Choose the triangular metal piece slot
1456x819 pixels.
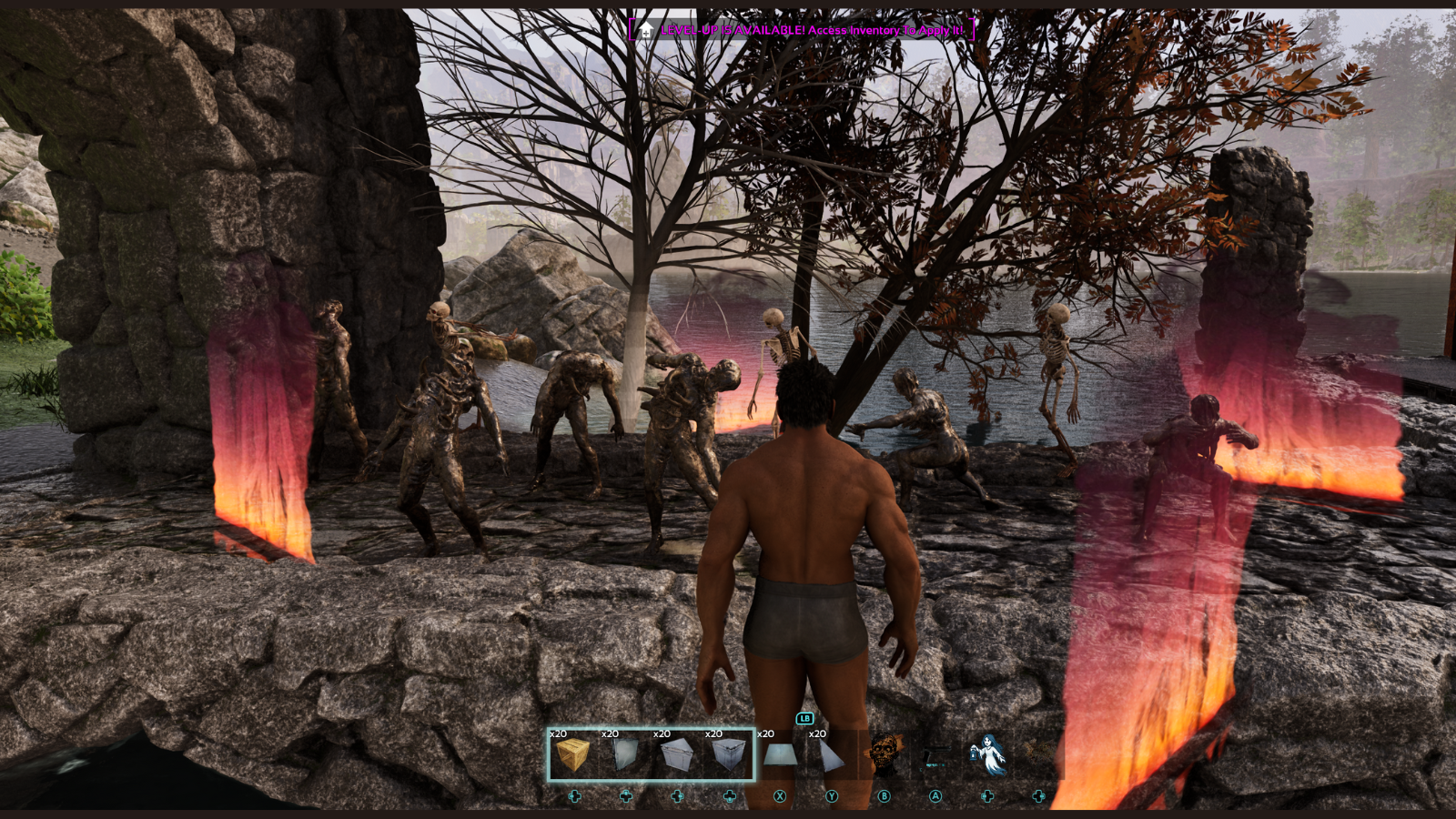tap(831, 754)
